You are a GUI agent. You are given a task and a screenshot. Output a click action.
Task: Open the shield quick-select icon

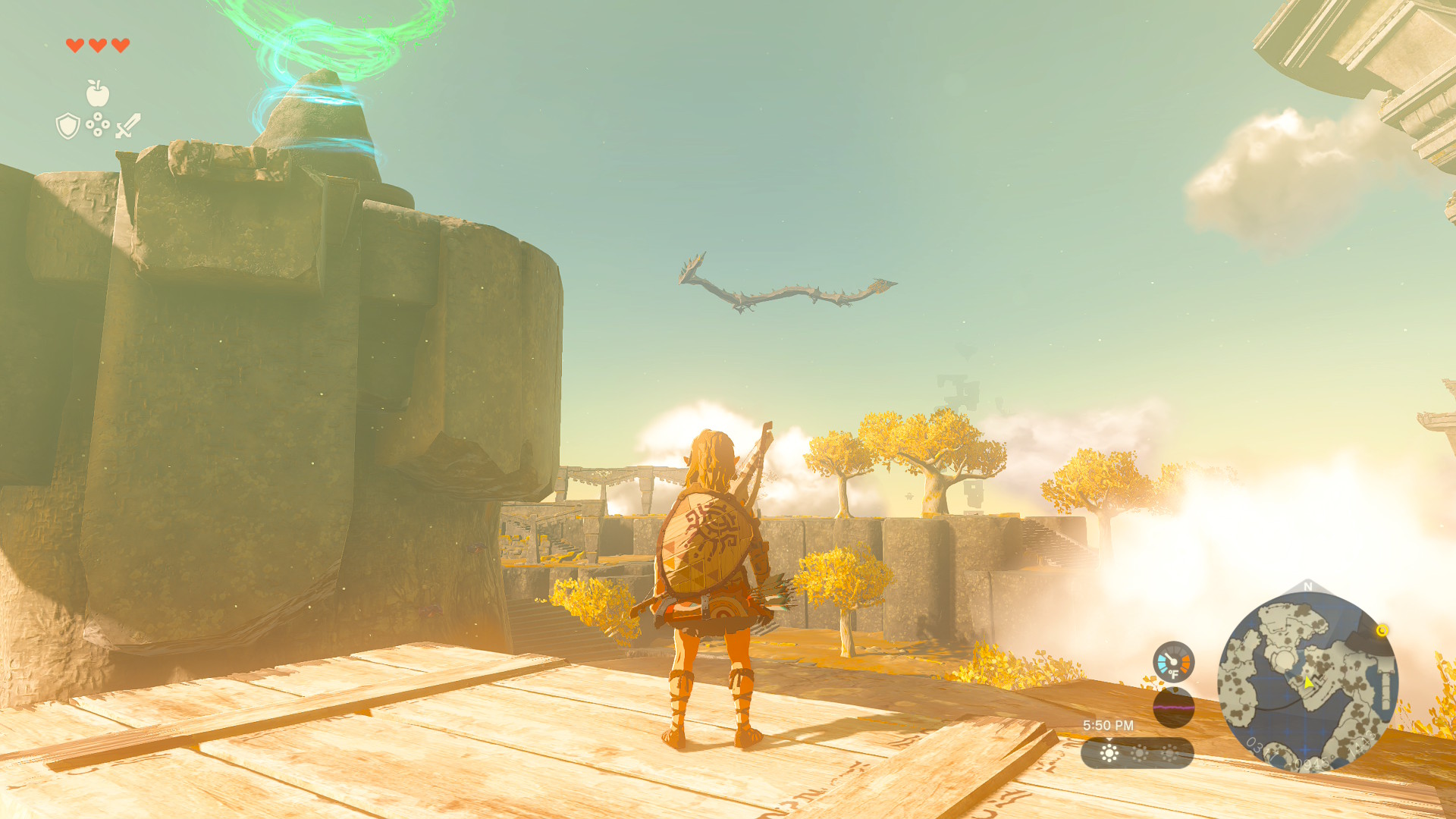pos(68,126)
